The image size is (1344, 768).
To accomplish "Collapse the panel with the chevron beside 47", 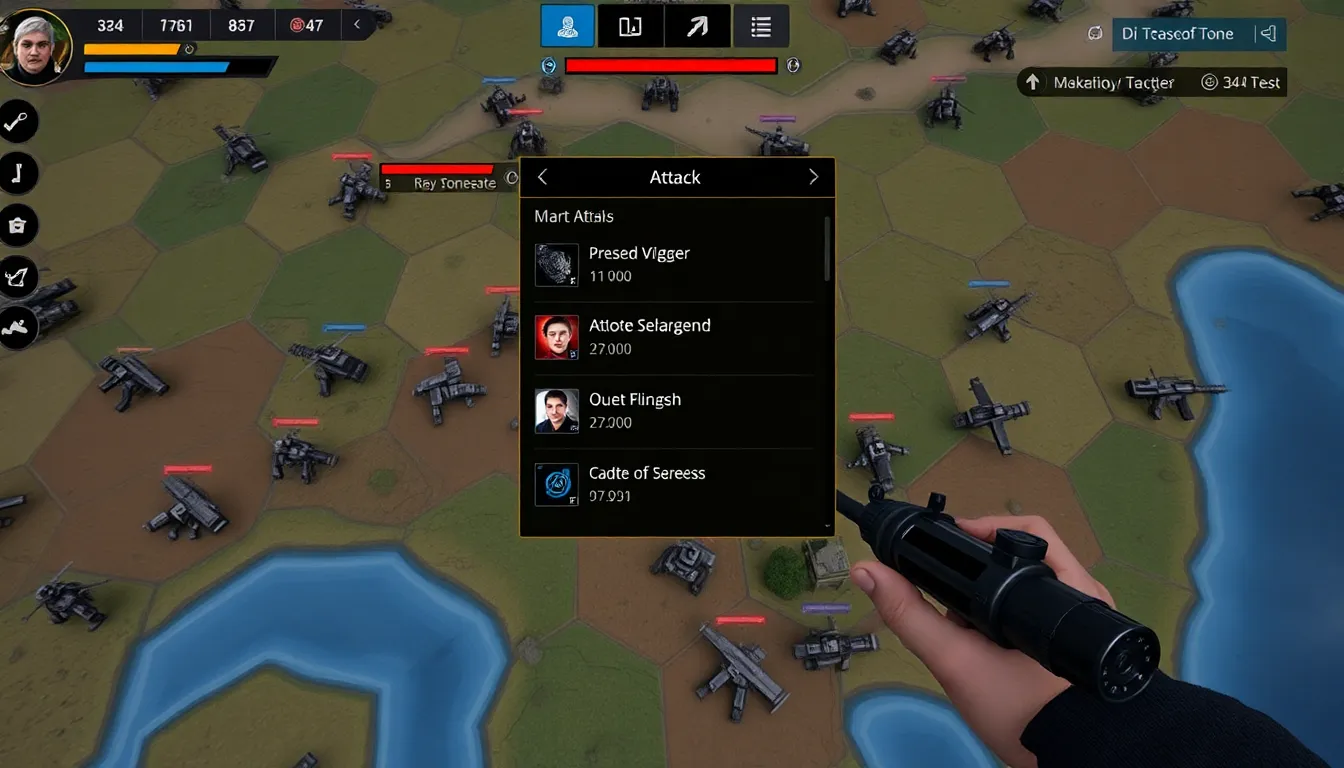I will (x=357, y=25).
